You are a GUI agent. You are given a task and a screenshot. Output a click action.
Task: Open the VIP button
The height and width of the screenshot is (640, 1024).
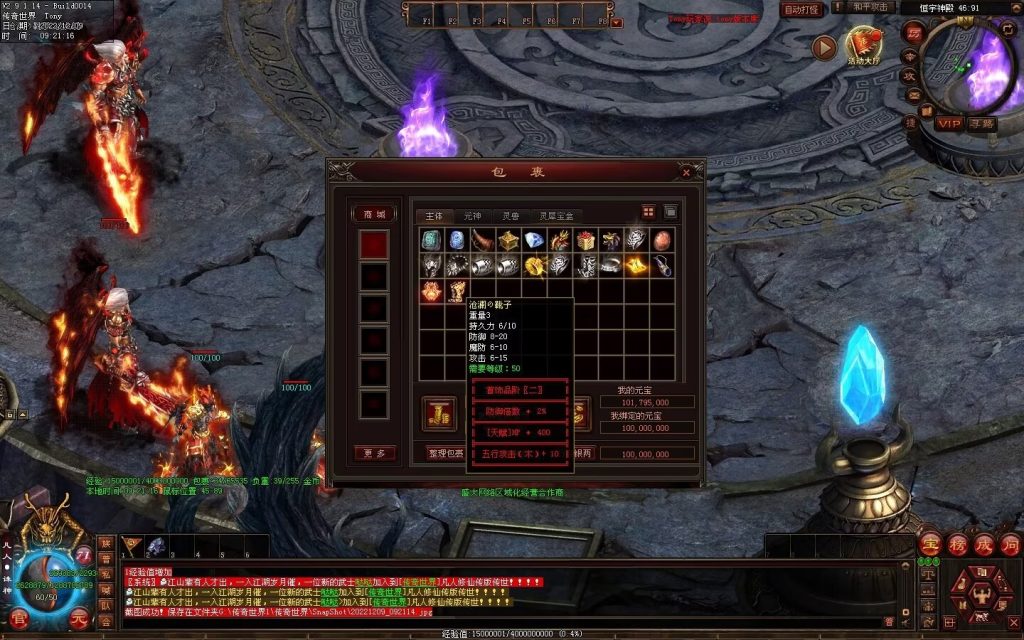click(x=949, y=123)
